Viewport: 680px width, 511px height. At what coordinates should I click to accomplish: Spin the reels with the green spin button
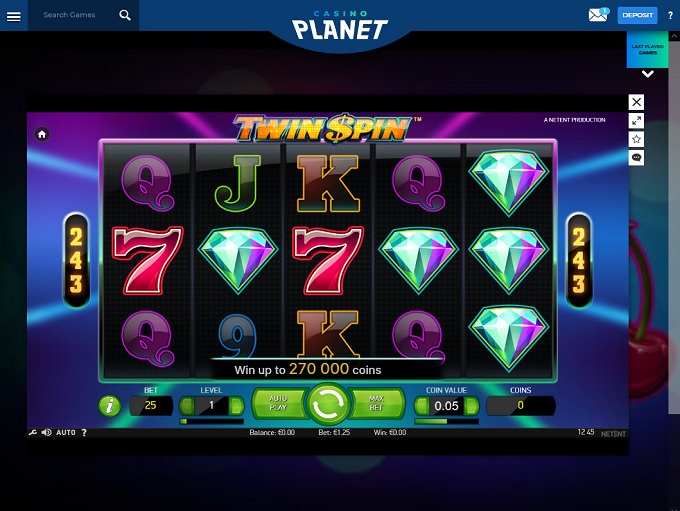point(327,405)
